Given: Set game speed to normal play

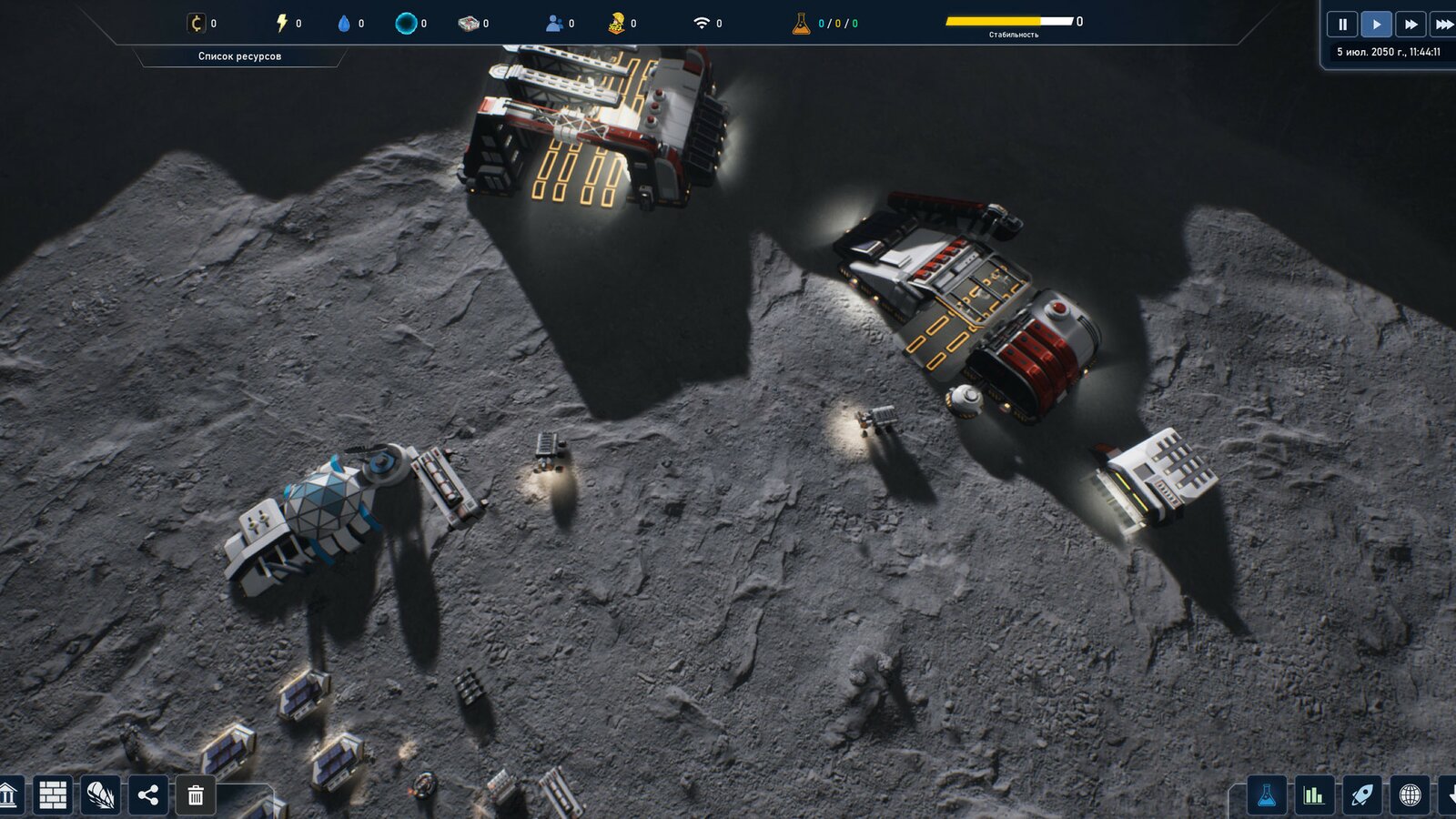Looking at the screenshot, I should click(1376, 25).
